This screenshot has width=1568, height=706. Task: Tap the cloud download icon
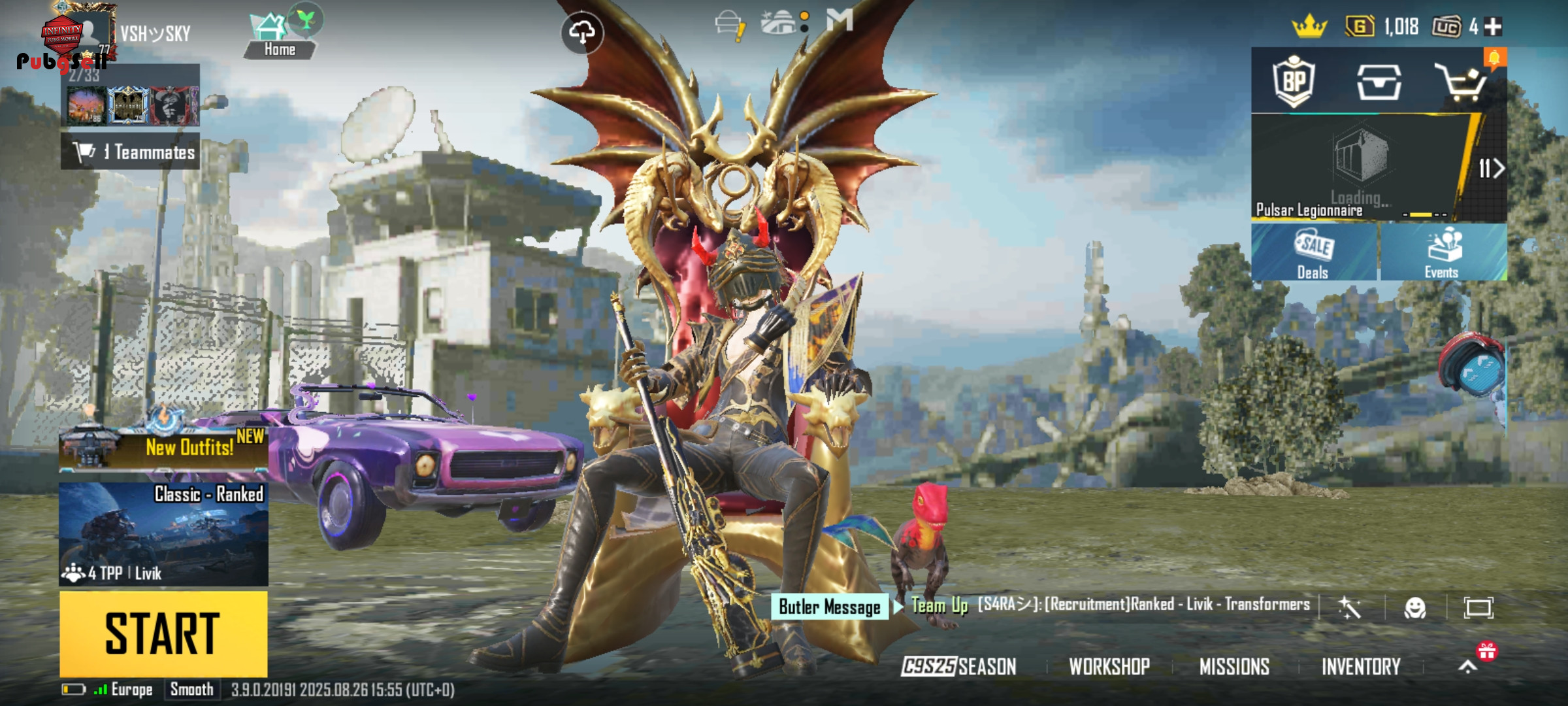coord(581,32)
